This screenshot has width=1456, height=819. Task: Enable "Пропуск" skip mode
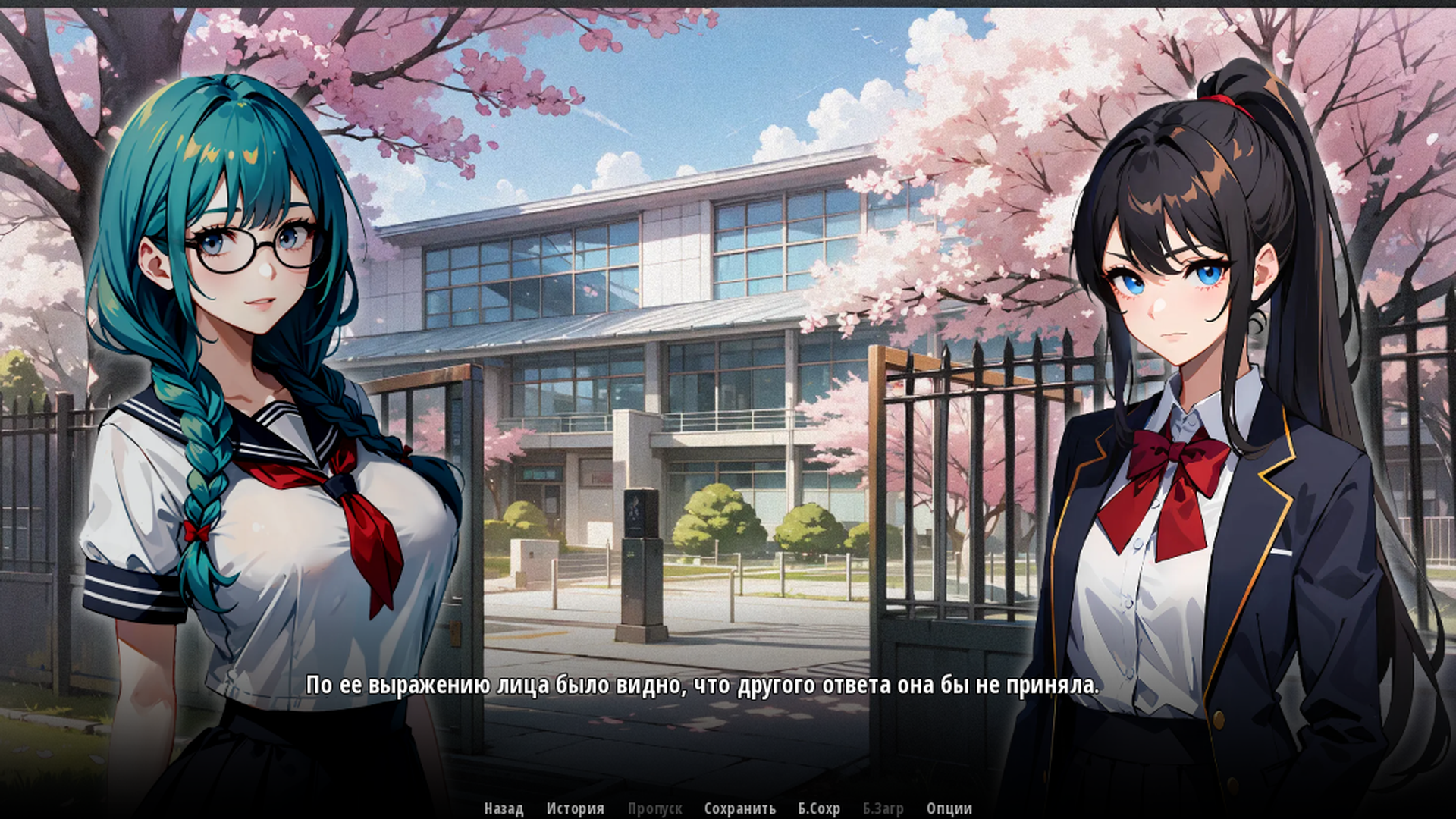655,808
